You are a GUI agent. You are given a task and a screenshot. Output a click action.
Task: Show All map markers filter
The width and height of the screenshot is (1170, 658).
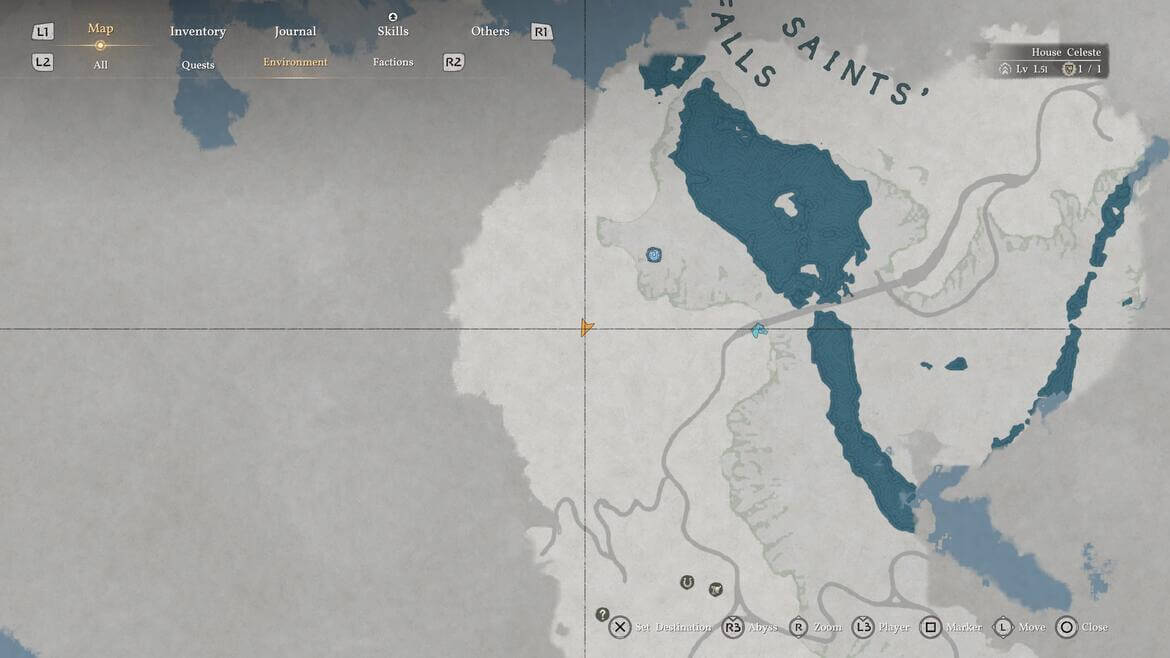tap(100, 65)
